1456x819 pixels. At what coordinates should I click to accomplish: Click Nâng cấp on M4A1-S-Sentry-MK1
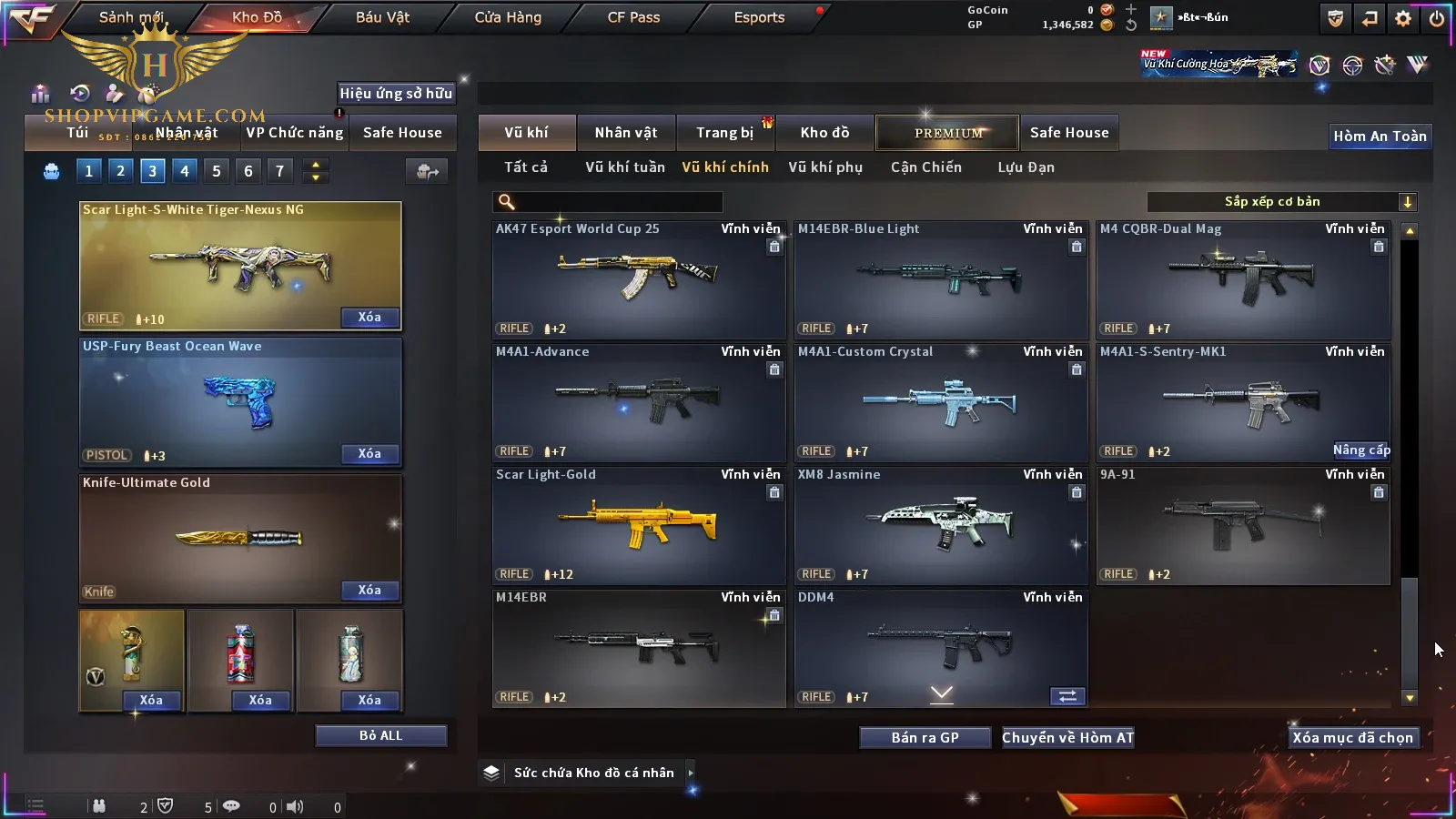1360,450
